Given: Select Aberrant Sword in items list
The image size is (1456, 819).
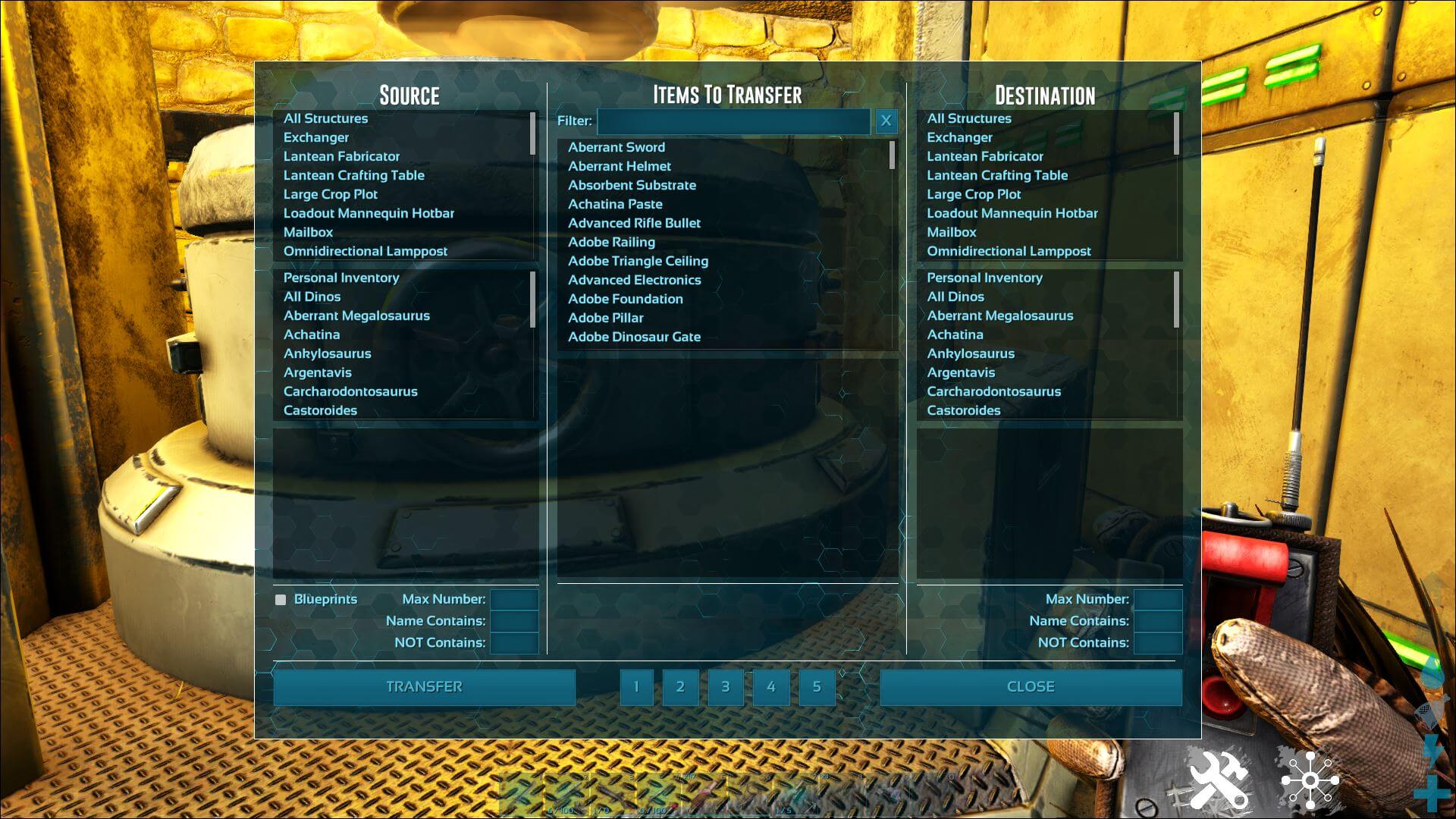Looking at the screenshot, I should pos(617,147).
